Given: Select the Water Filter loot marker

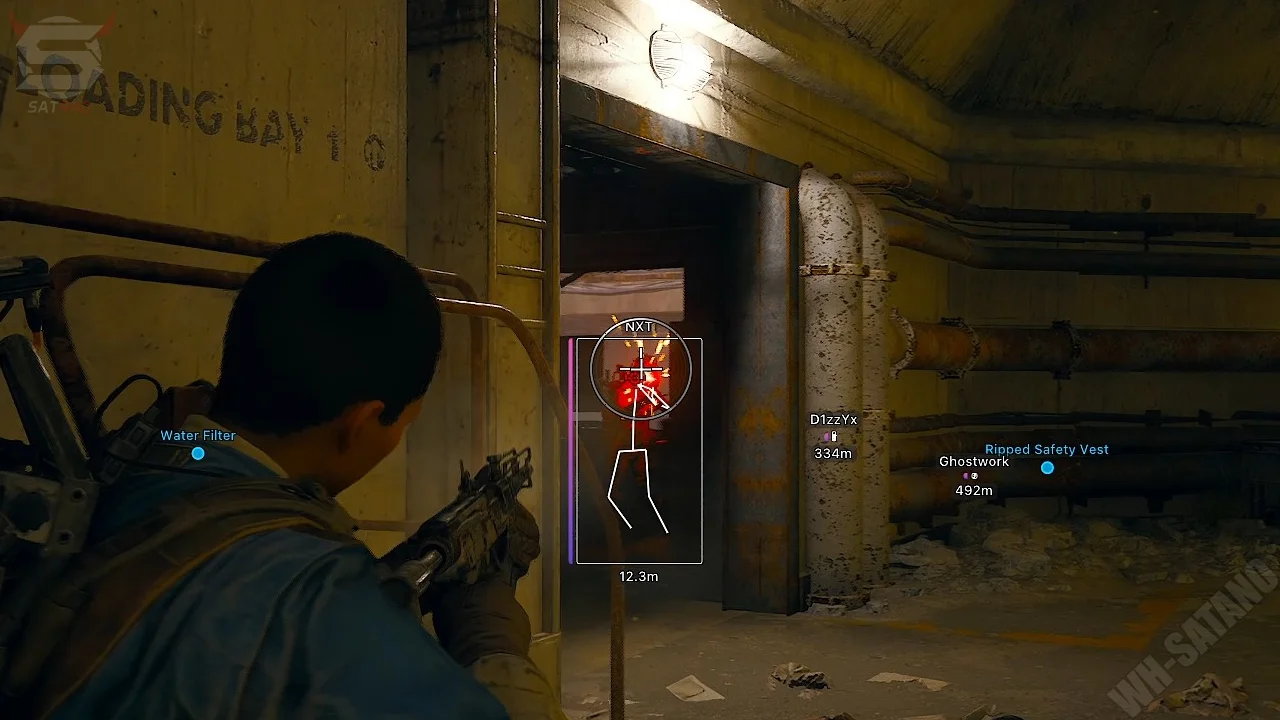Looking at the screenshot, I should point(198,453).
